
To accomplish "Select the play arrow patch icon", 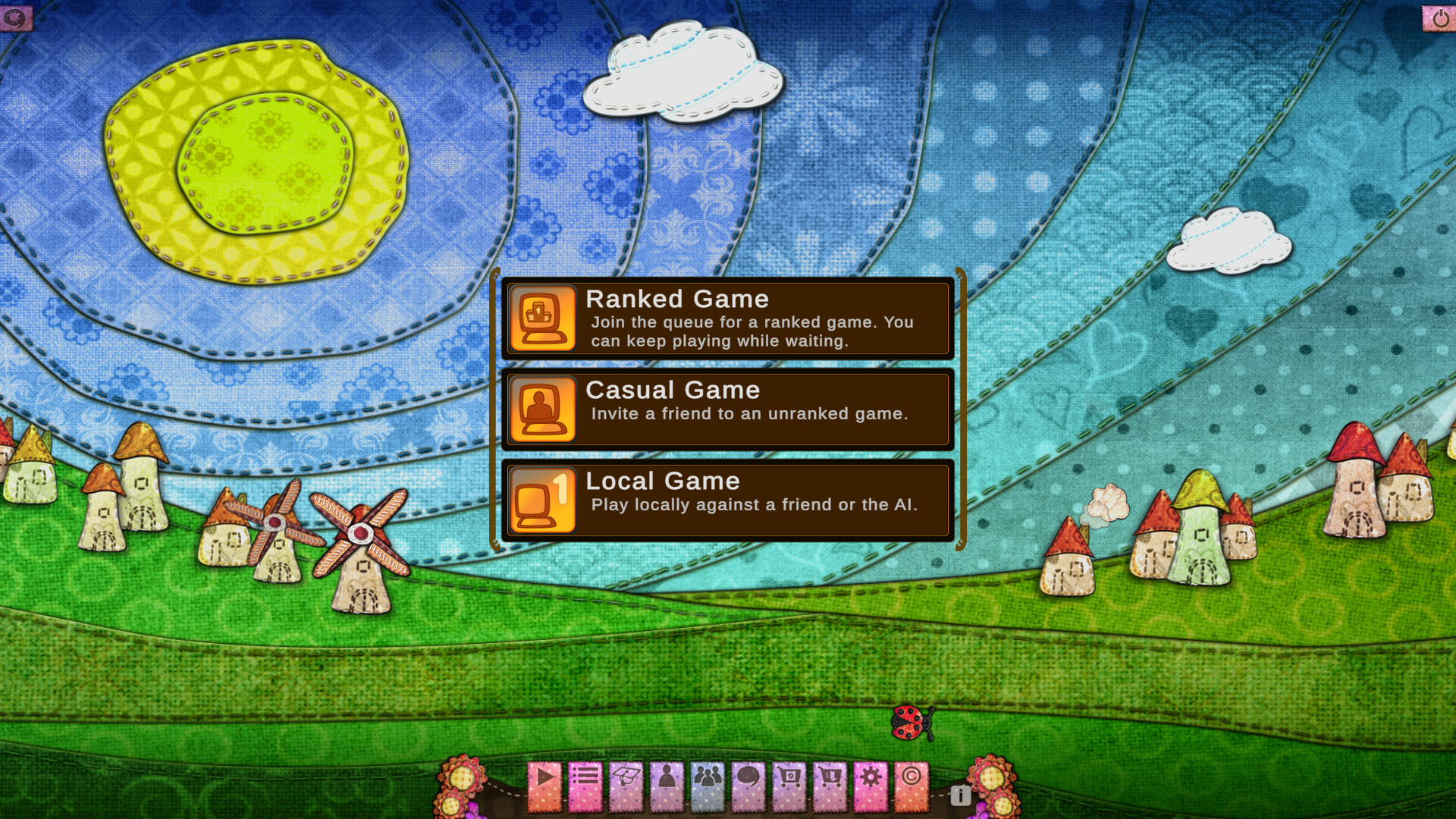I will (x=543, y=785).
